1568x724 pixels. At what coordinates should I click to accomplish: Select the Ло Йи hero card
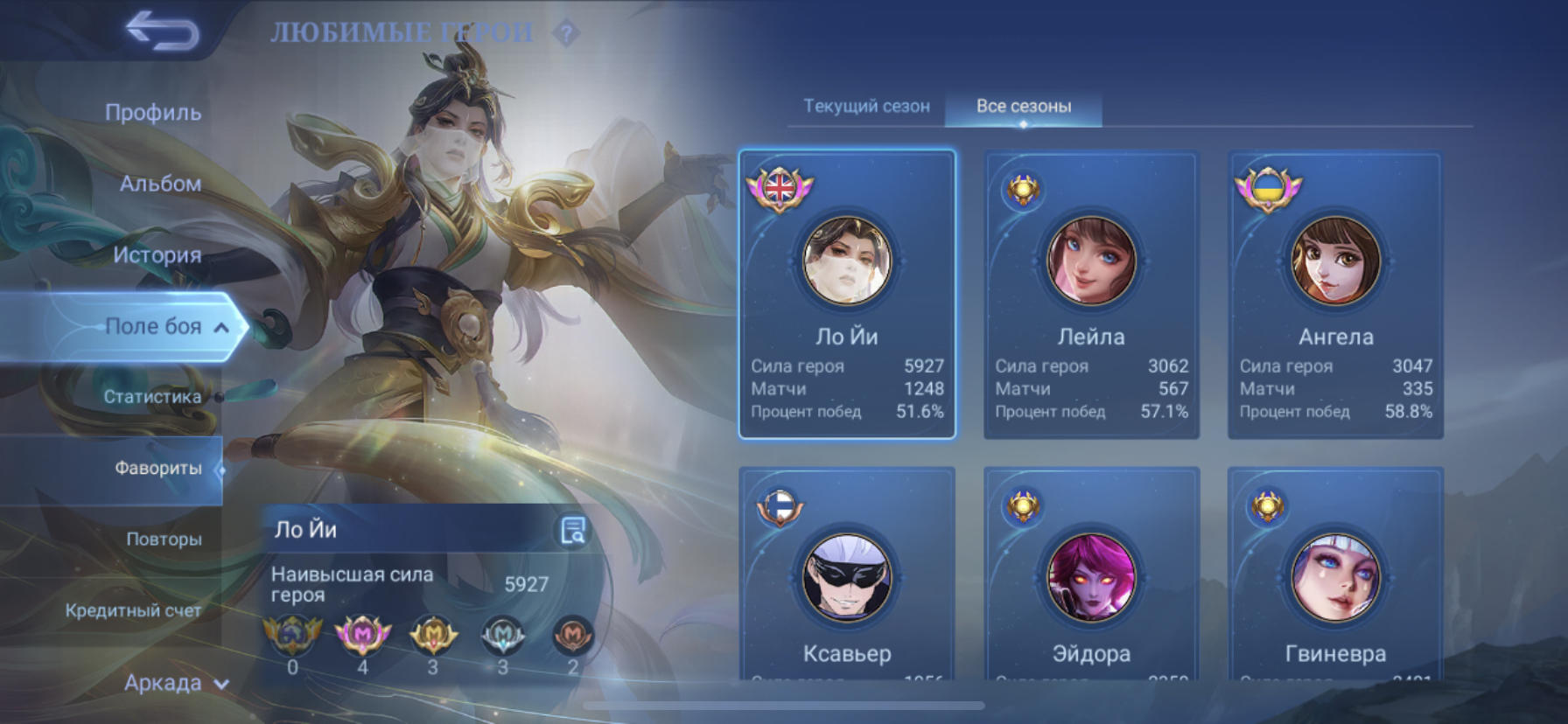(x=847, y=295)
